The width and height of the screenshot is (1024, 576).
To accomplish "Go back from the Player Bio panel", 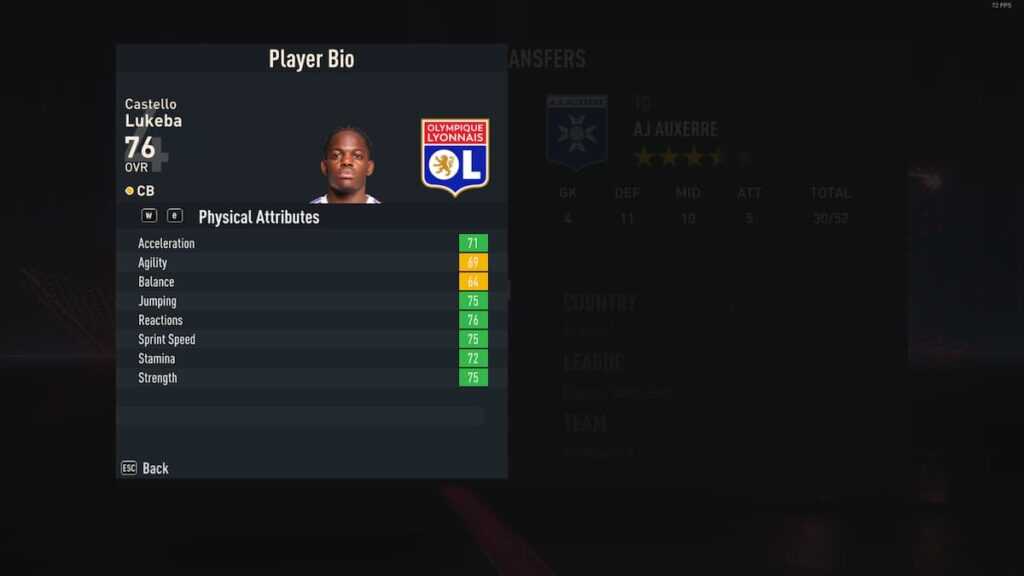I will 146,468.
